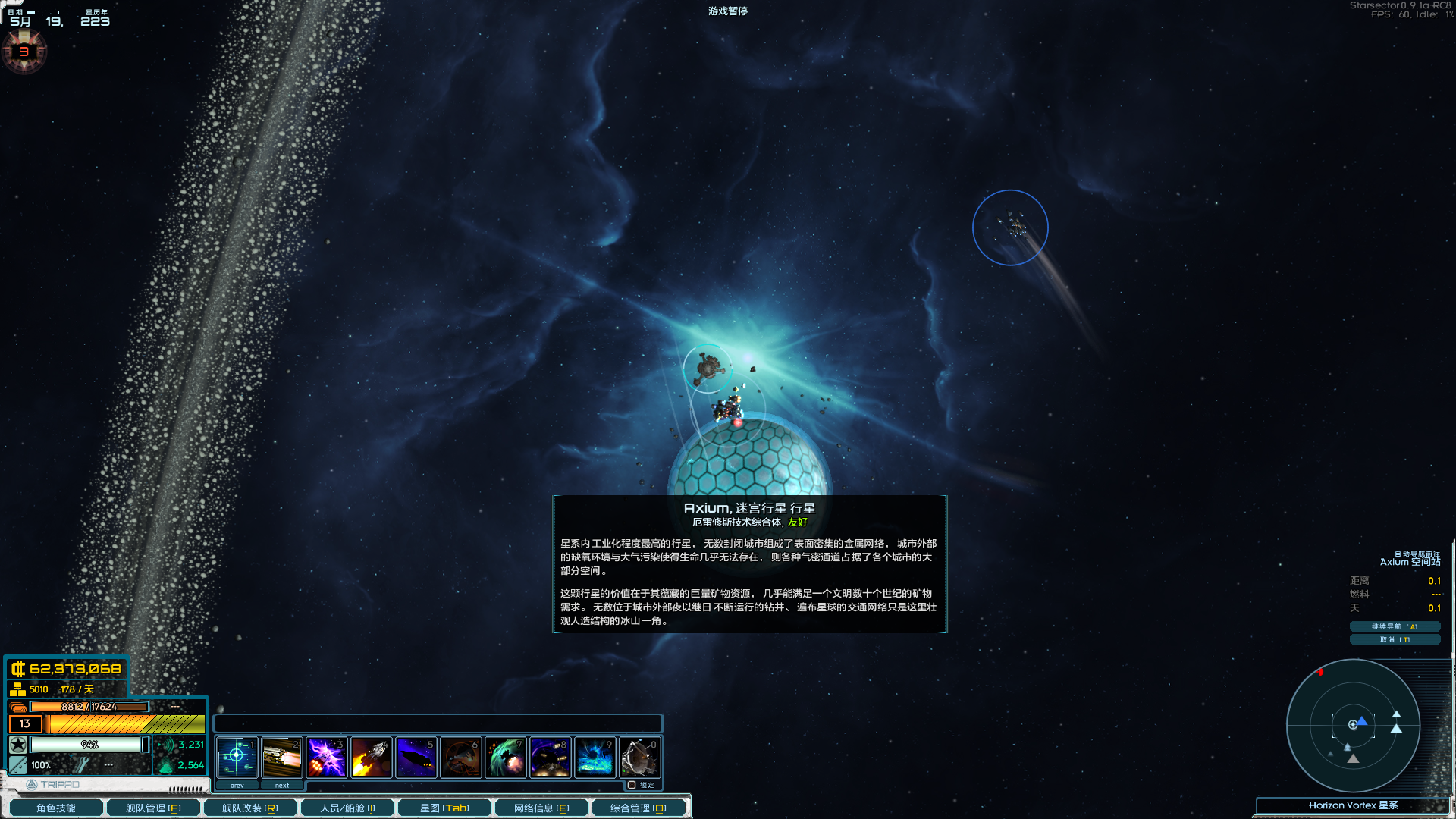Activate the emergency burn ability in slot 4
Image resolution: width=1456 pixels, height=819 pixels.
pos(372,757)
